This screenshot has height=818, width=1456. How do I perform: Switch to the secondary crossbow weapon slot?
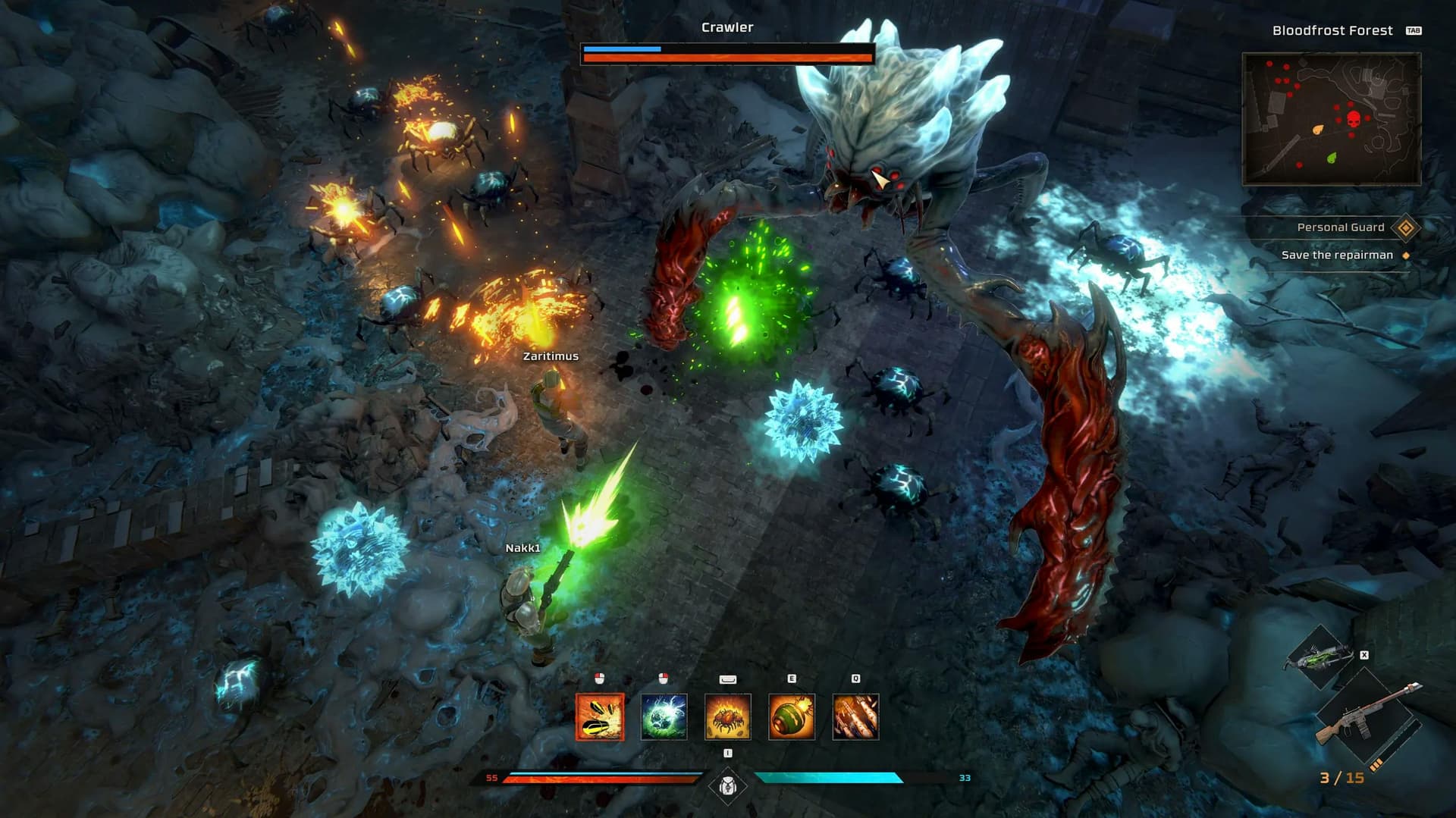pos(1320,657)
